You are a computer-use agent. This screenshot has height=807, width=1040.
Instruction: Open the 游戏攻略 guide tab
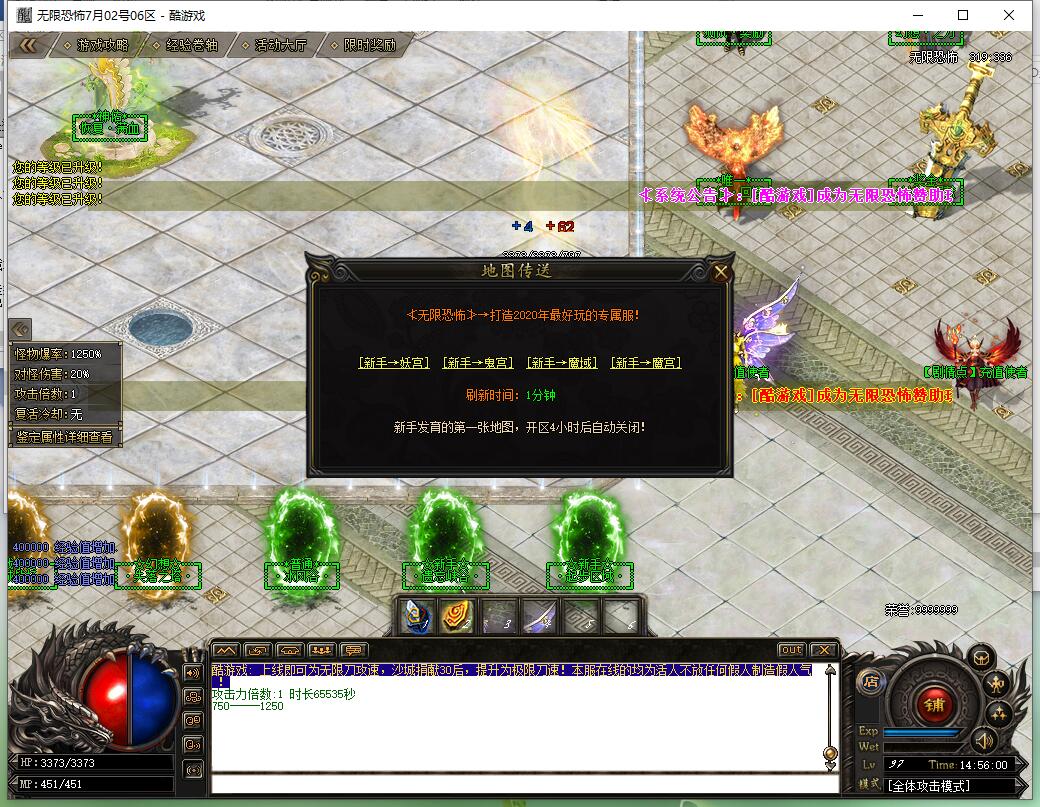[x=102, y=45]
